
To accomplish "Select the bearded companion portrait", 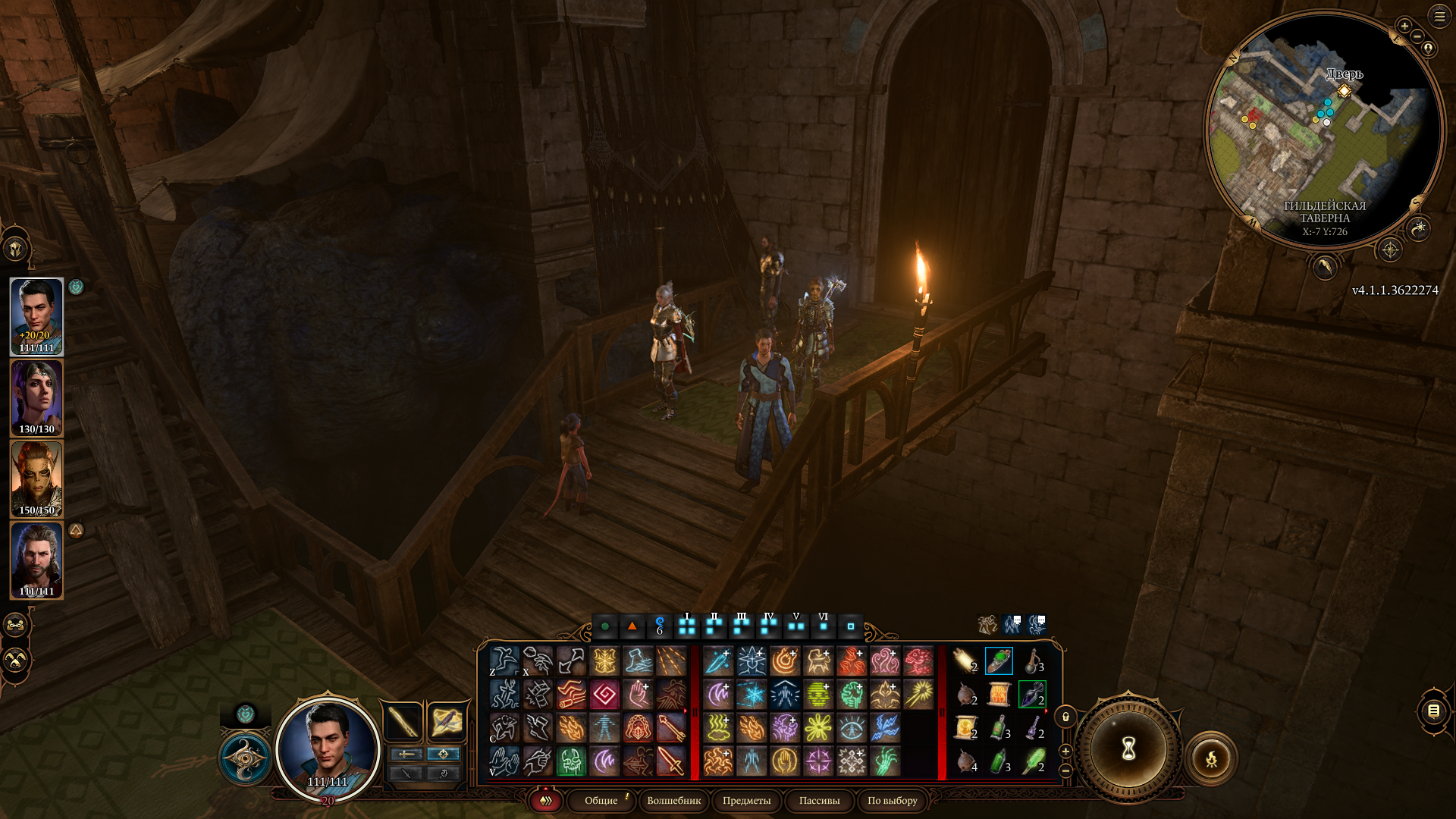I will (36, 560).
